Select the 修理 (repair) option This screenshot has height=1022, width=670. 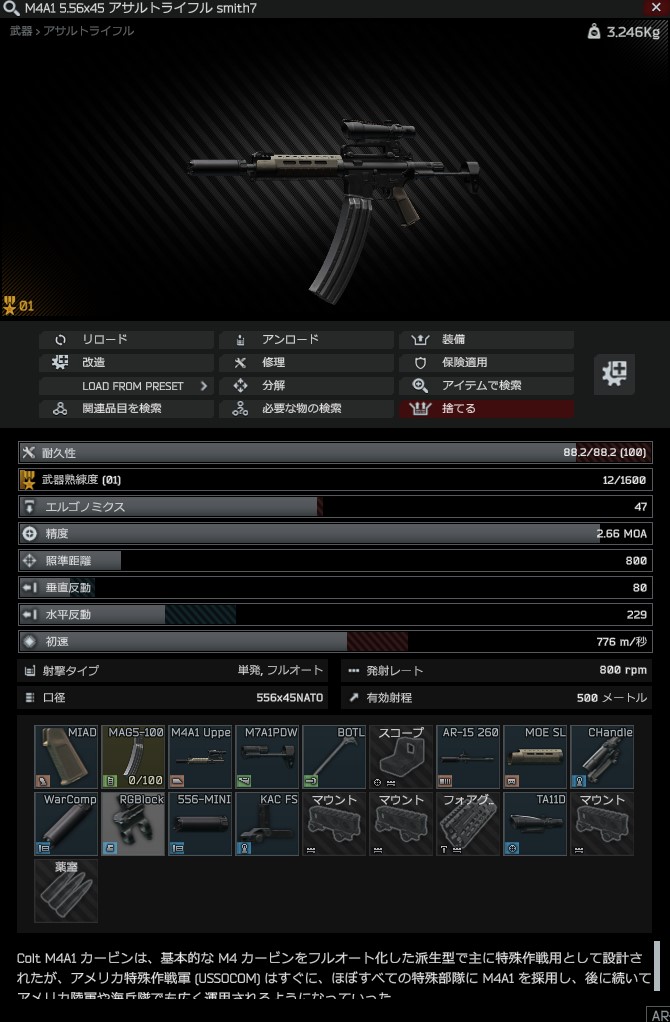coord(306,363)
